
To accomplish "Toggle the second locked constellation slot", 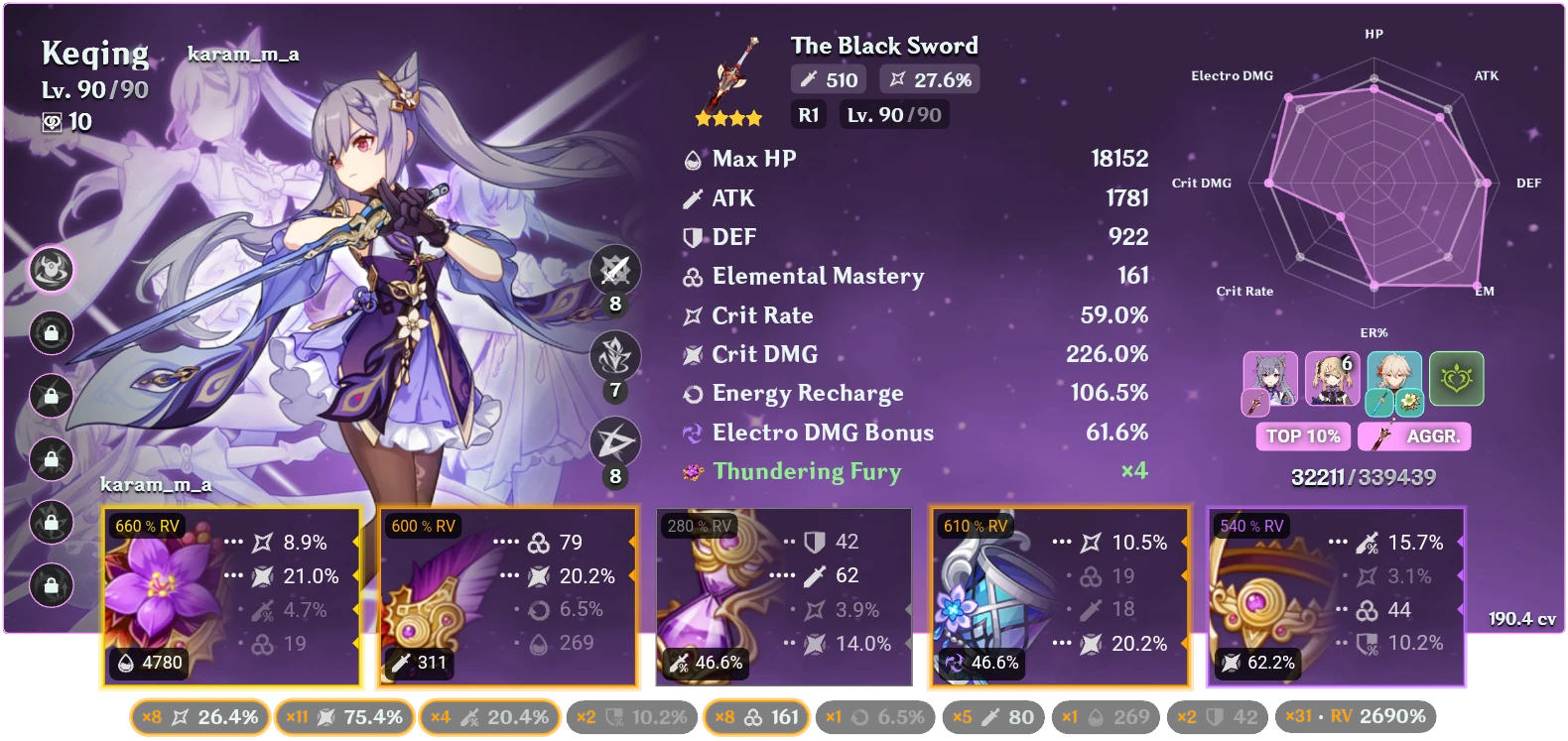I will click(52, 334).
